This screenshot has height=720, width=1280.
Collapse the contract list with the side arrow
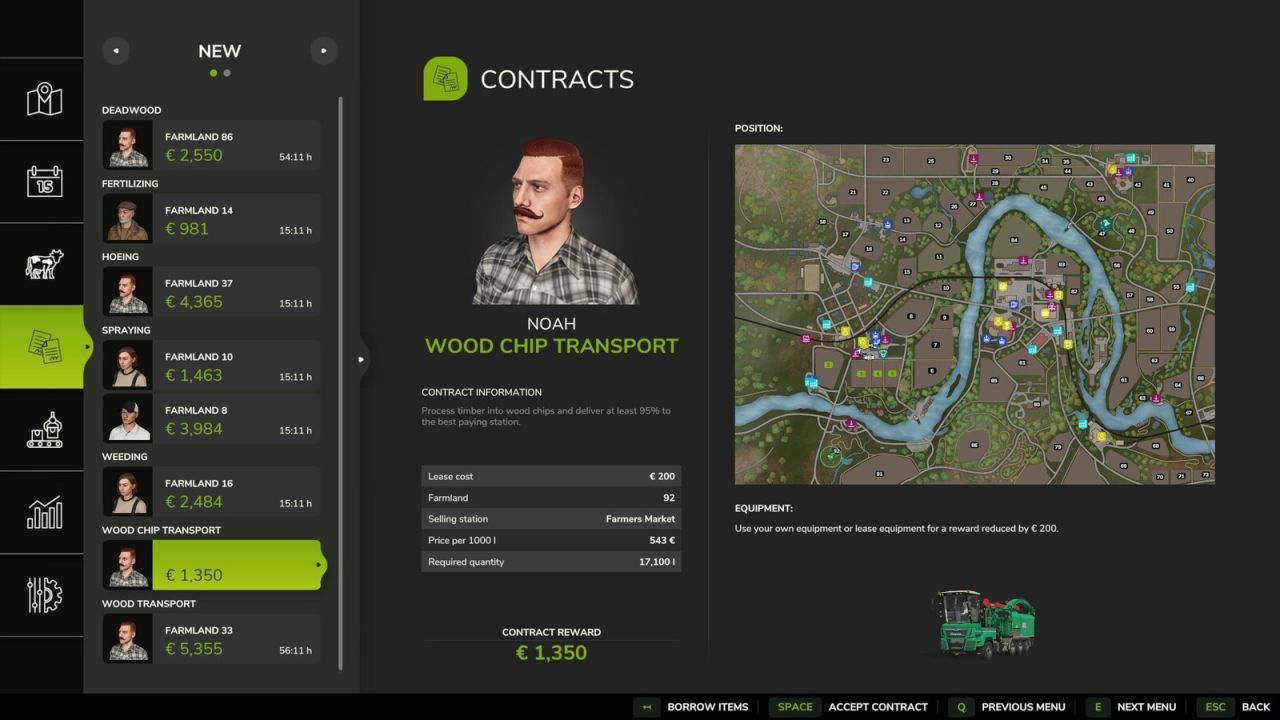[361, 358]
